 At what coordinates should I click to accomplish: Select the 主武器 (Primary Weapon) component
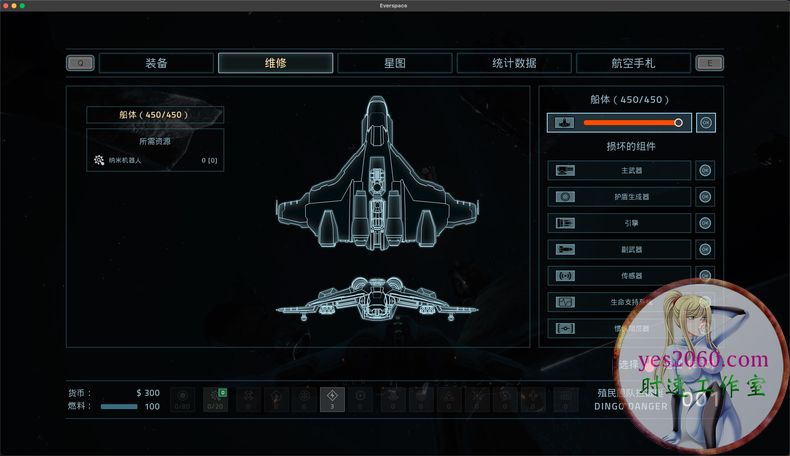click(x=619, y=171)
